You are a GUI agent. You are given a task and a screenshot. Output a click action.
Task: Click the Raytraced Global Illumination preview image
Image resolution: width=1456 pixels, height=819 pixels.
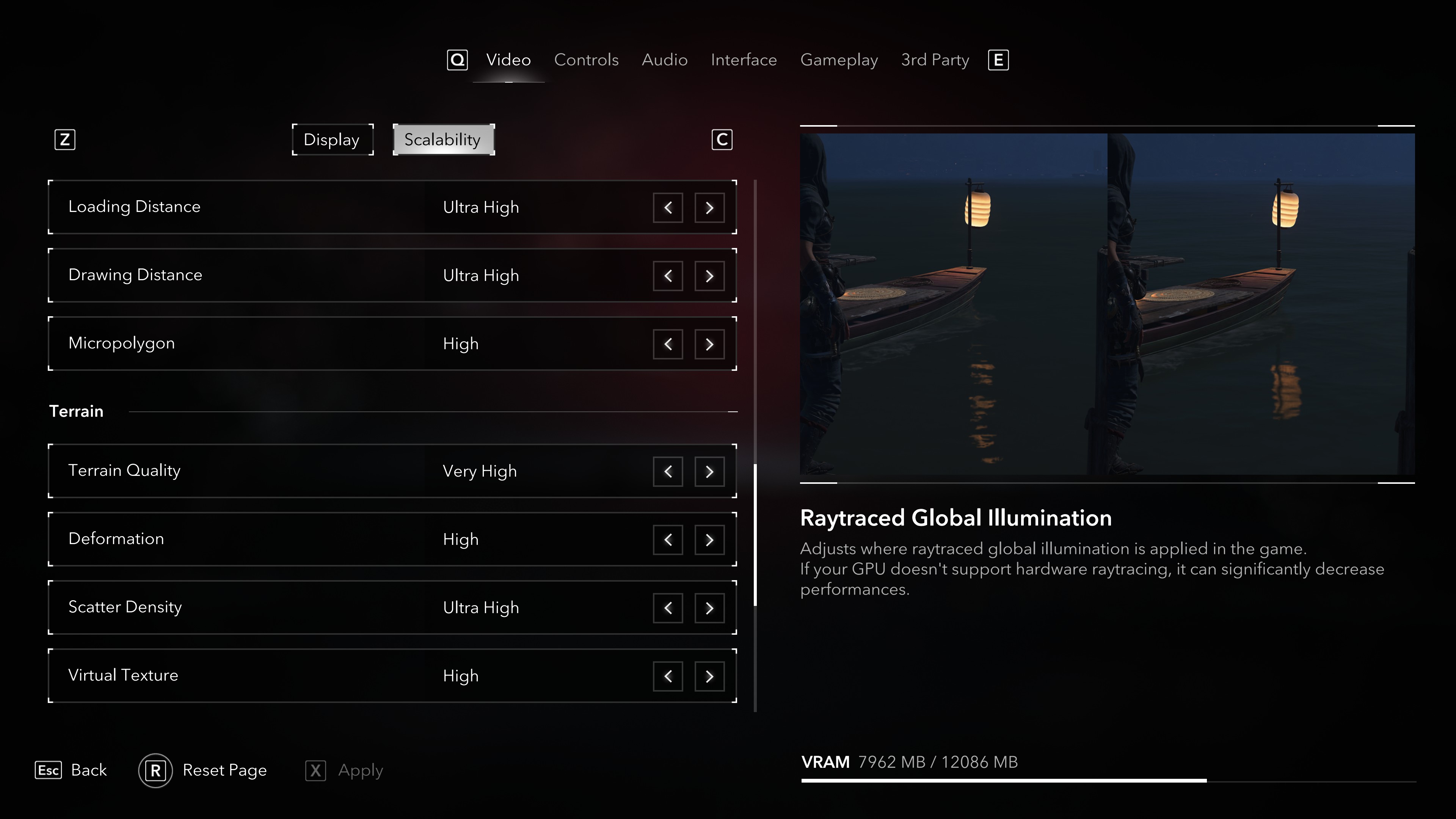point(1107,304)
